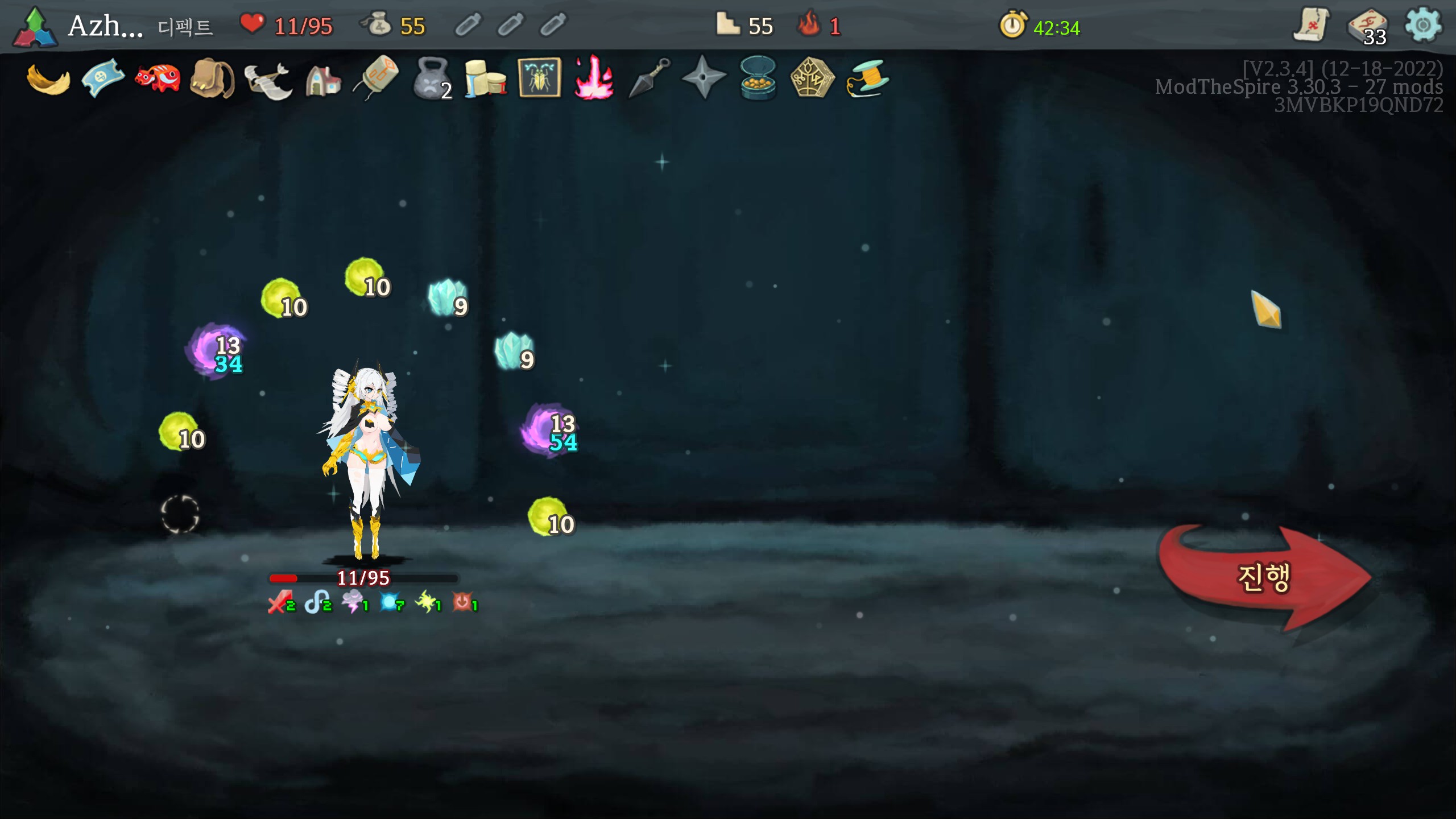Inspect the shuriken relic
This screenshot has width=1456, height=819.
click(x=704, y=77)
